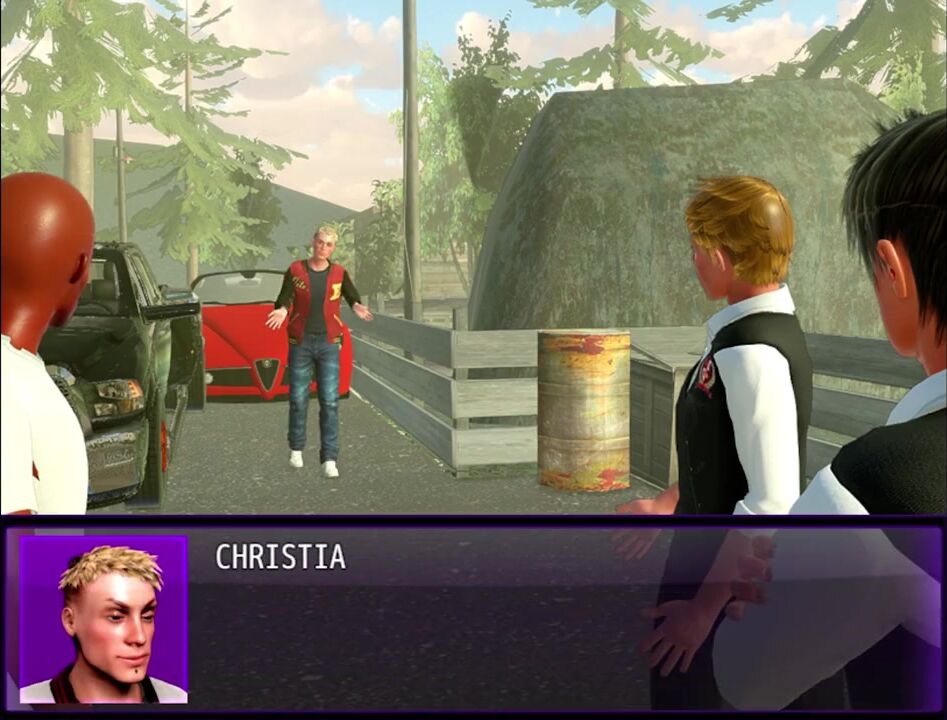Click the blond speaker portrait thumbnail
Image resolution: width=947 pixels, height=720 pixels.
click(103, 619)
